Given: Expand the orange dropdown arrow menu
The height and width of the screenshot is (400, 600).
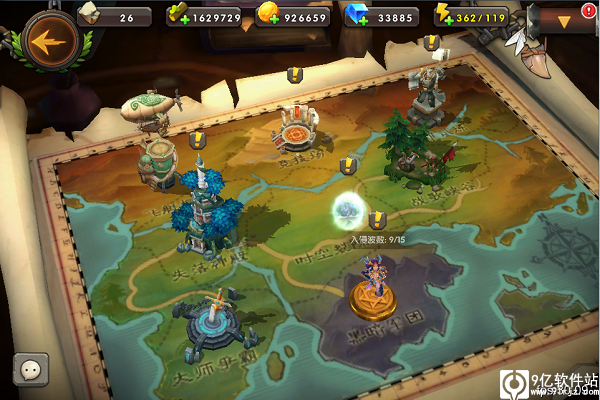Looking at the screenshot, I should pos(564,20).
